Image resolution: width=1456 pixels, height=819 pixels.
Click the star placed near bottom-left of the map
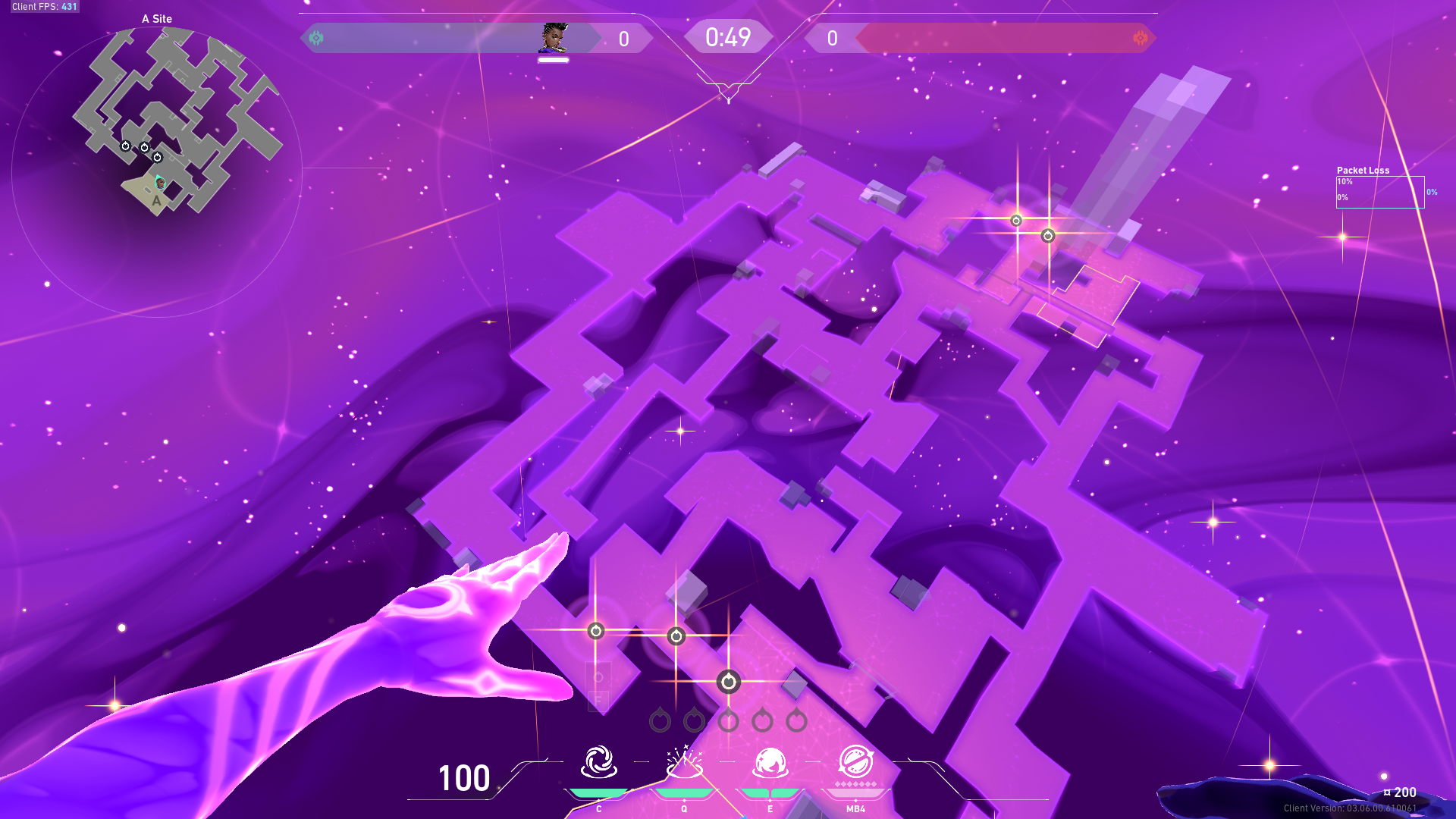597,629
